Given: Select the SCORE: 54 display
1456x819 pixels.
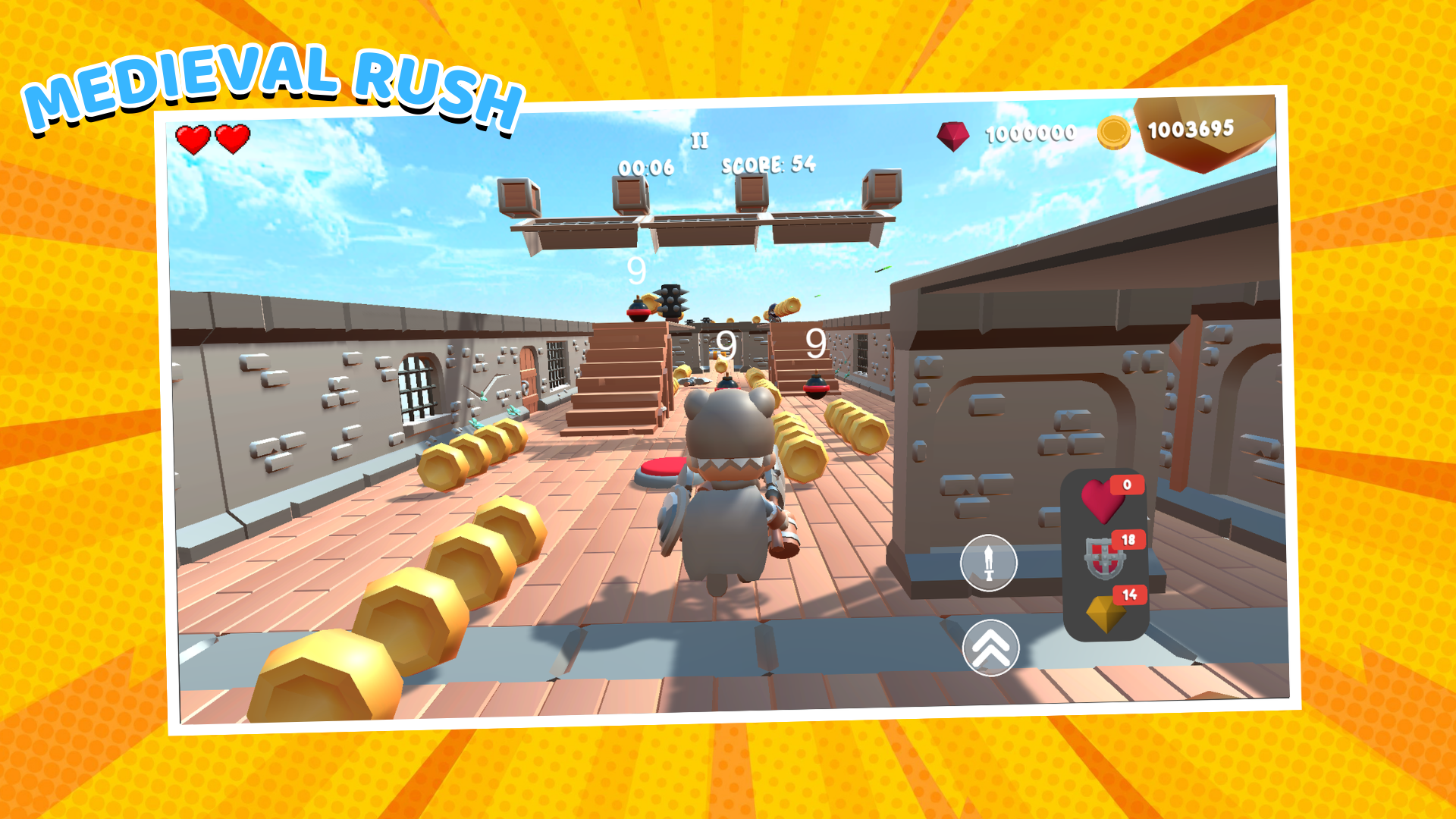Looking at the screenshot, I should tap(768, 165).
